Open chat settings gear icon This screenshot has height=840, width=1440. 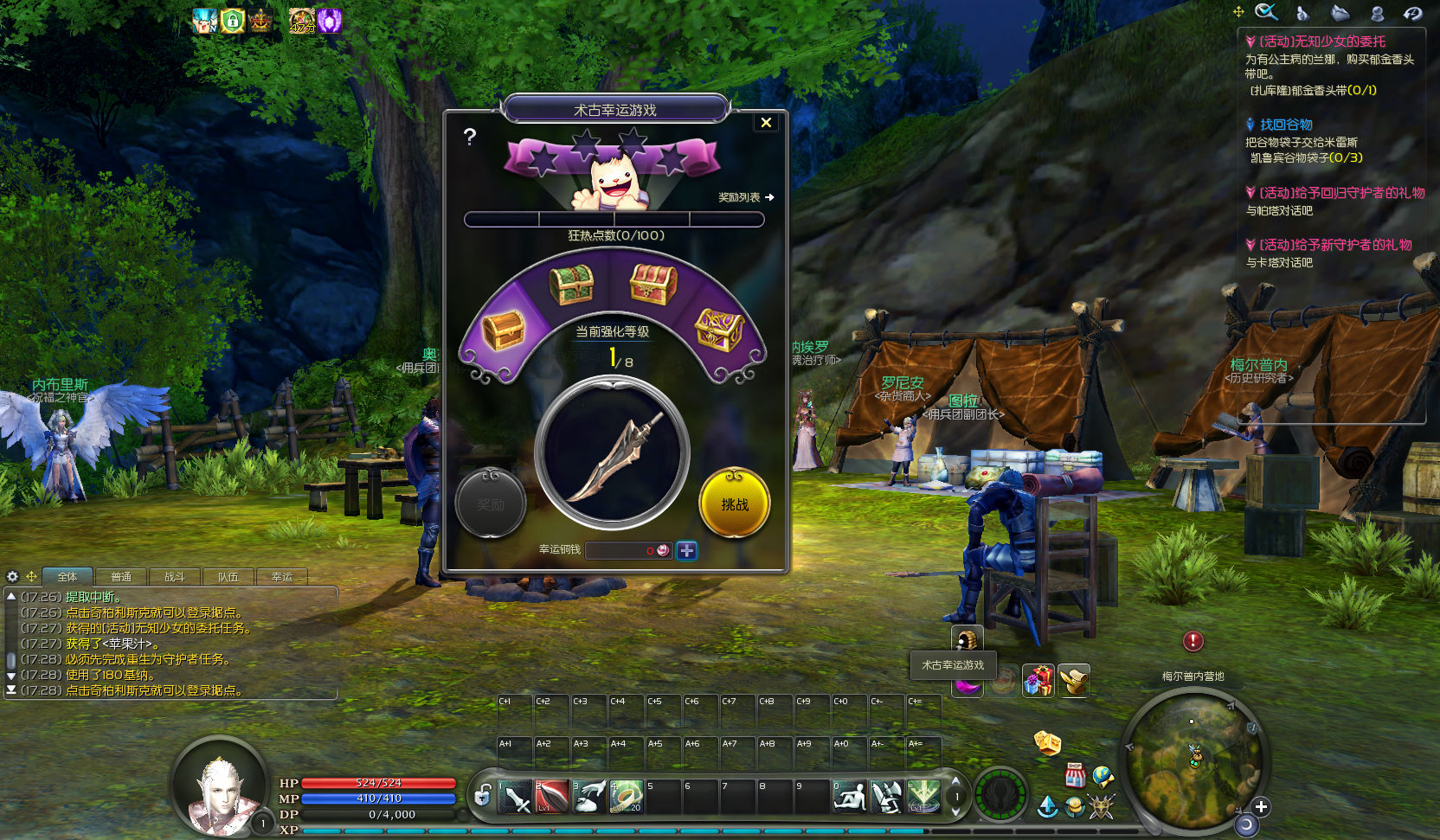coord(12,576)
